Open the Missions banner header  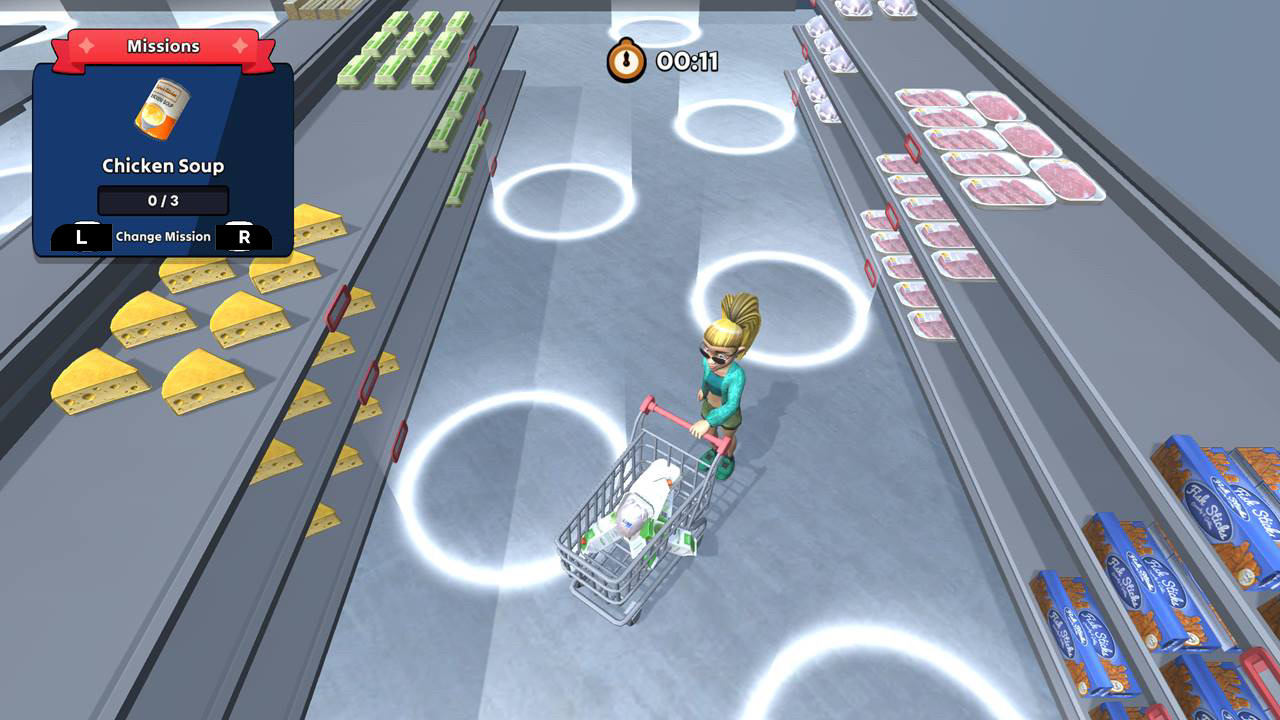(163, 45)
